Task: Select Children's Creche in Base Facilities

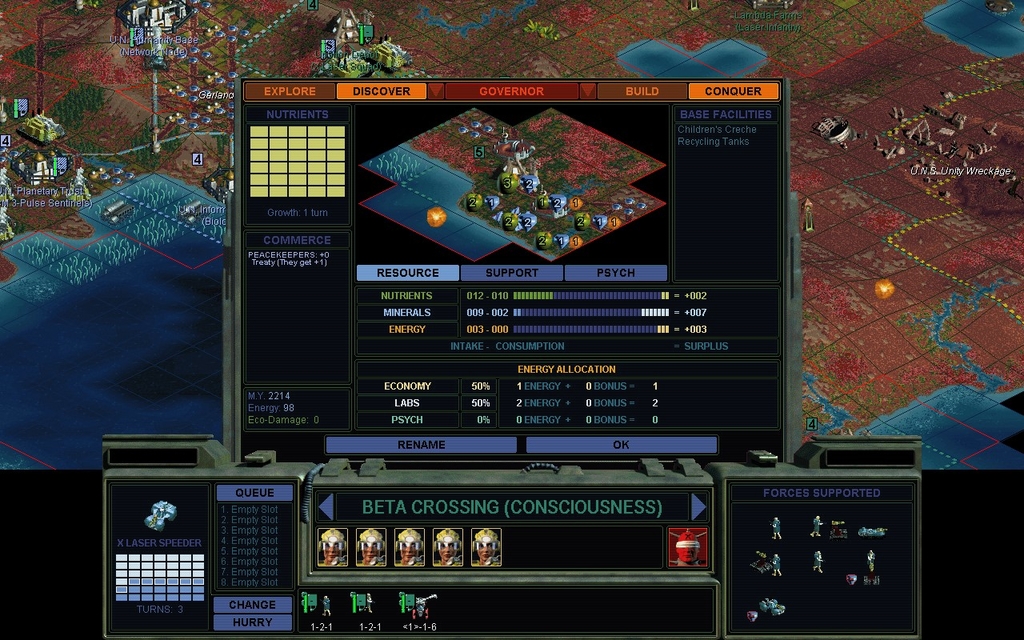Action: (717, 130)
